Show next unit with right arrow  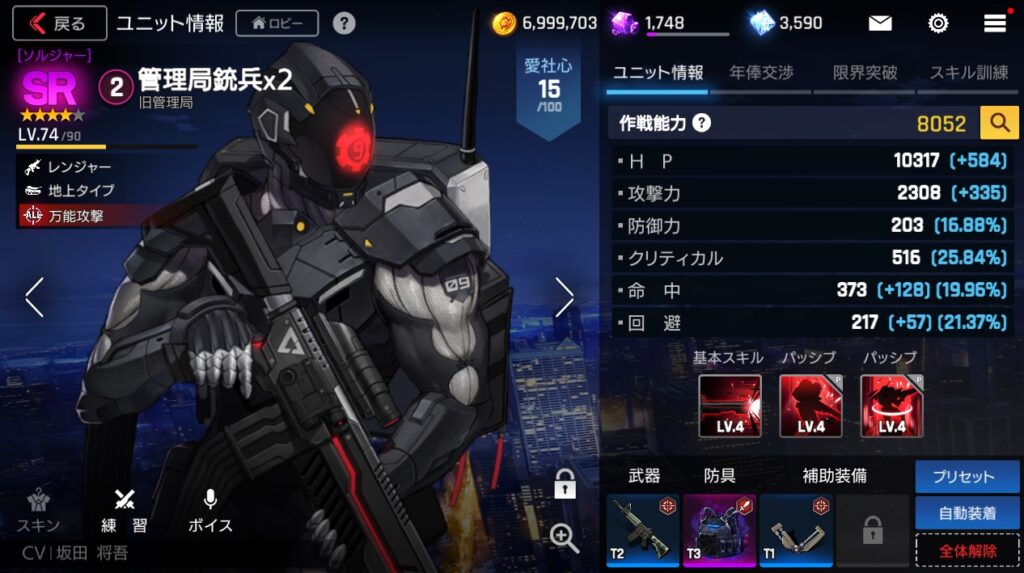click(x=564, y=297)
